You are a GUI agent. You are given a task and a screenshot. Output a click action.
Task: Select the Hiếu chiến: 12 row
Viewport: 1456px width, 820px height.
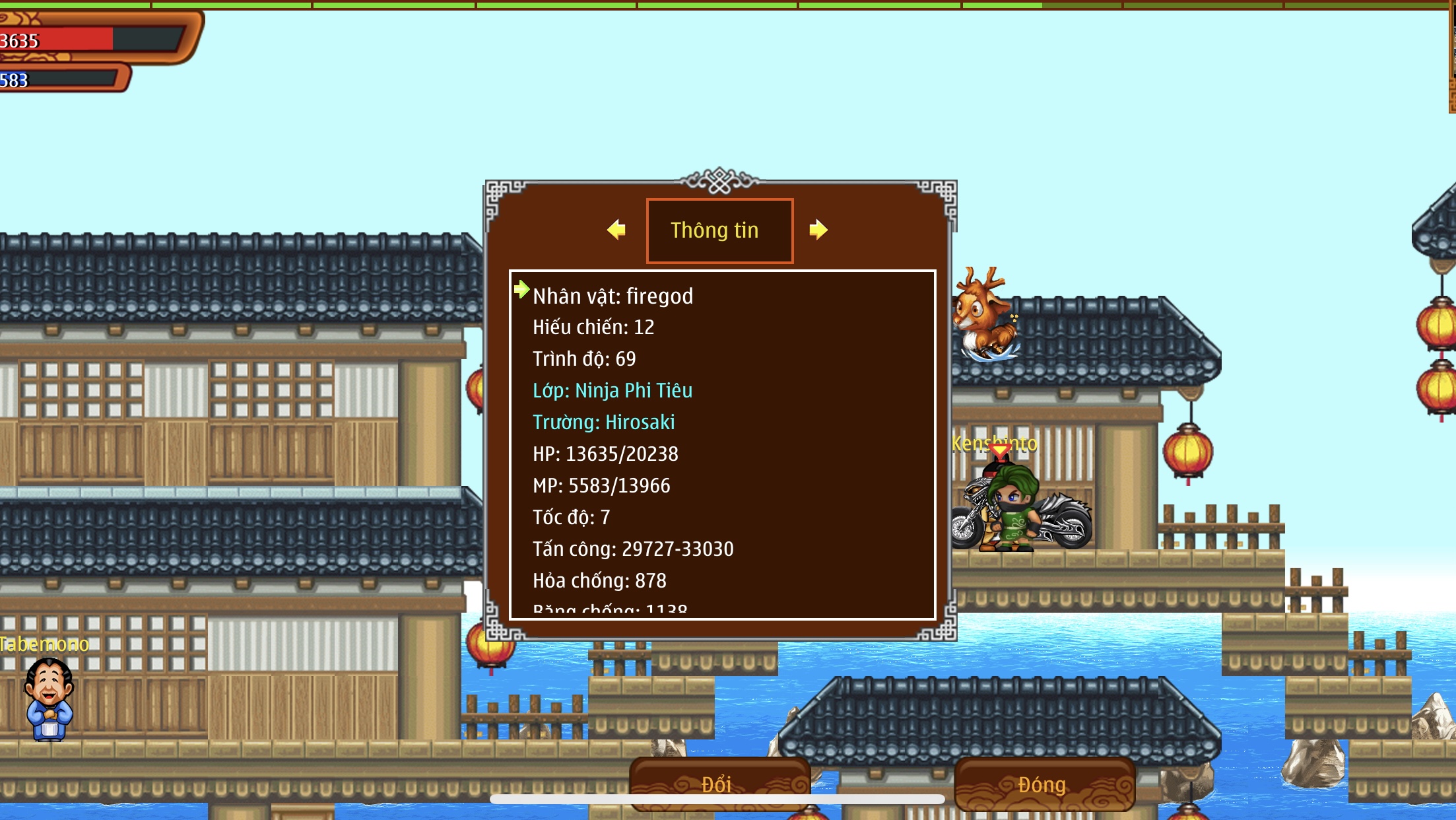(593, 327)
